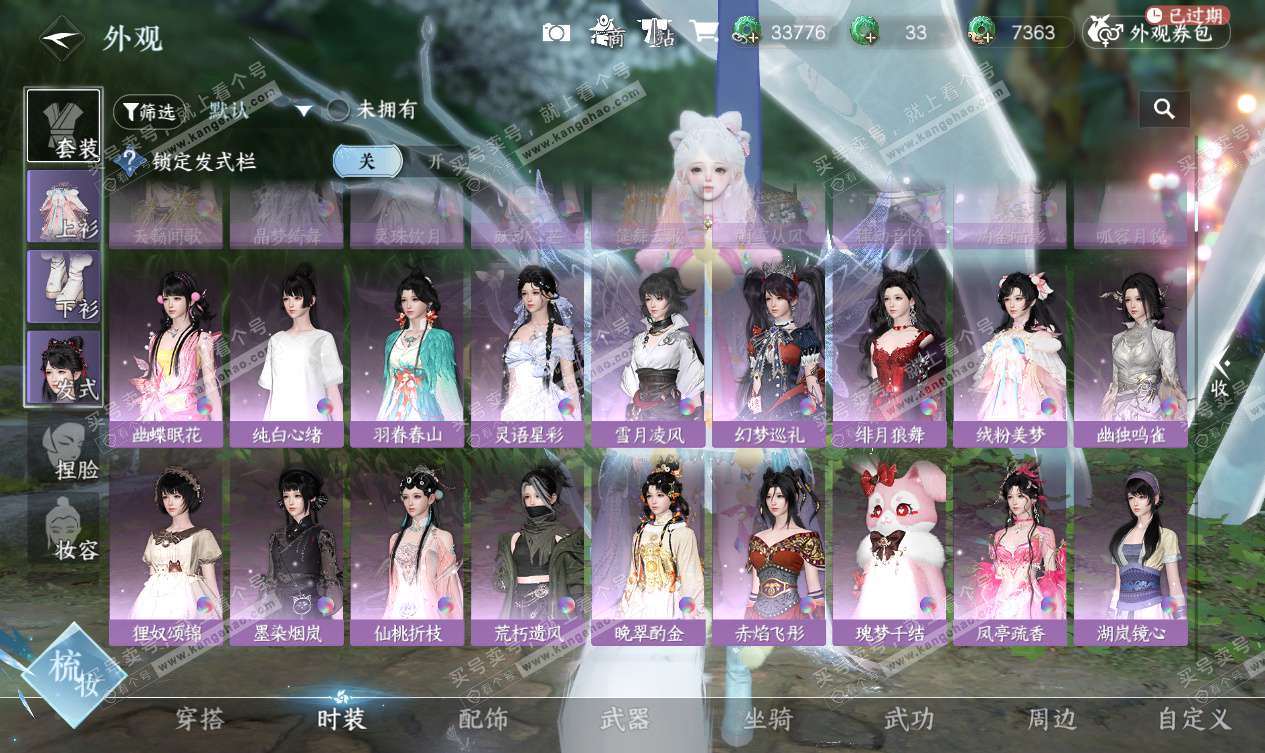
Task: Open the 外观券包 voucher pack
Action: tap(1157, 32)
